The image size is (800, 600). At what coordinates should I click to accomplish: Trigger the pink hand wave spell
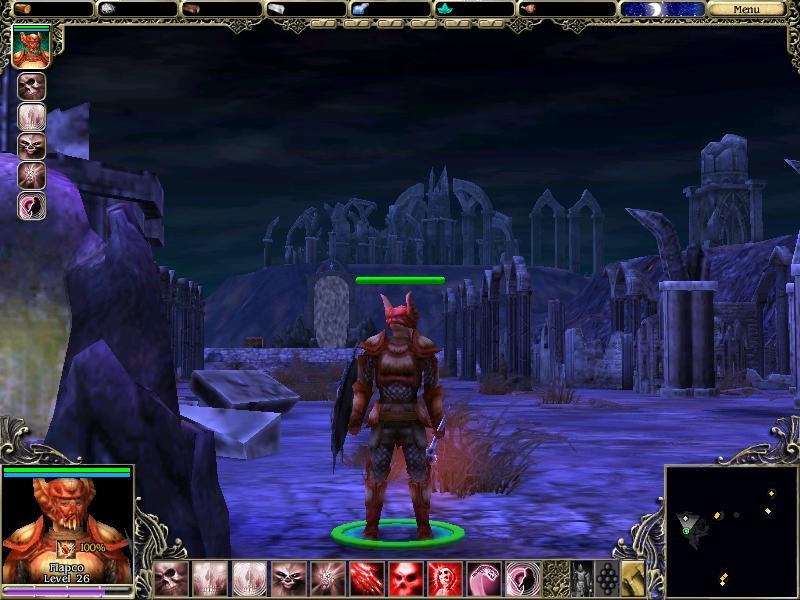point(482,579)
